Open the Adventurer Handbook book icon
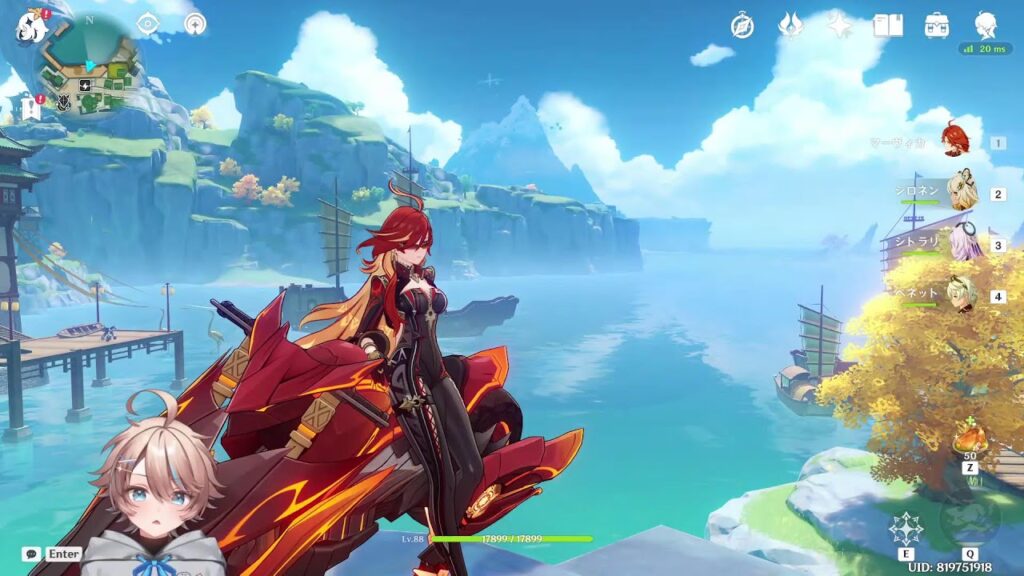The height and width of the screenshot is (576, 1024). tap(887, 26)
